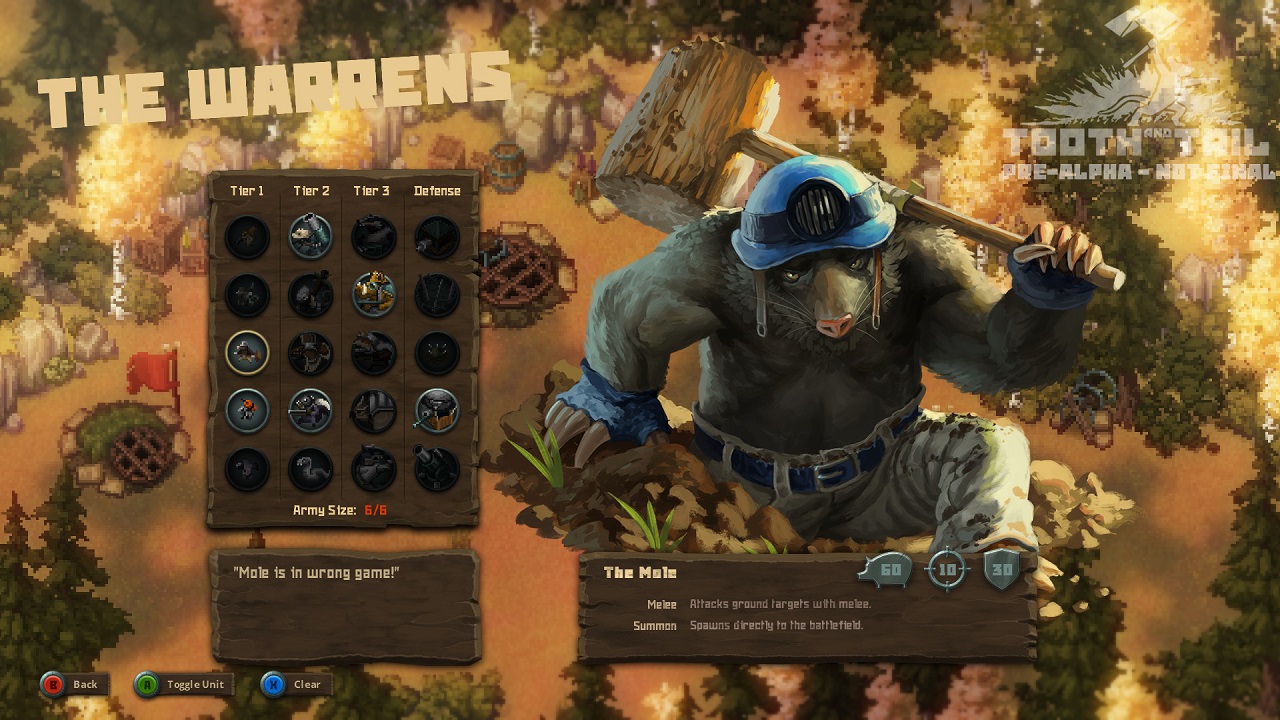The width and height of the screenshot is (1280, 720).
Task: Toggle the skunk unit in Tier 2
Action: 310,410
